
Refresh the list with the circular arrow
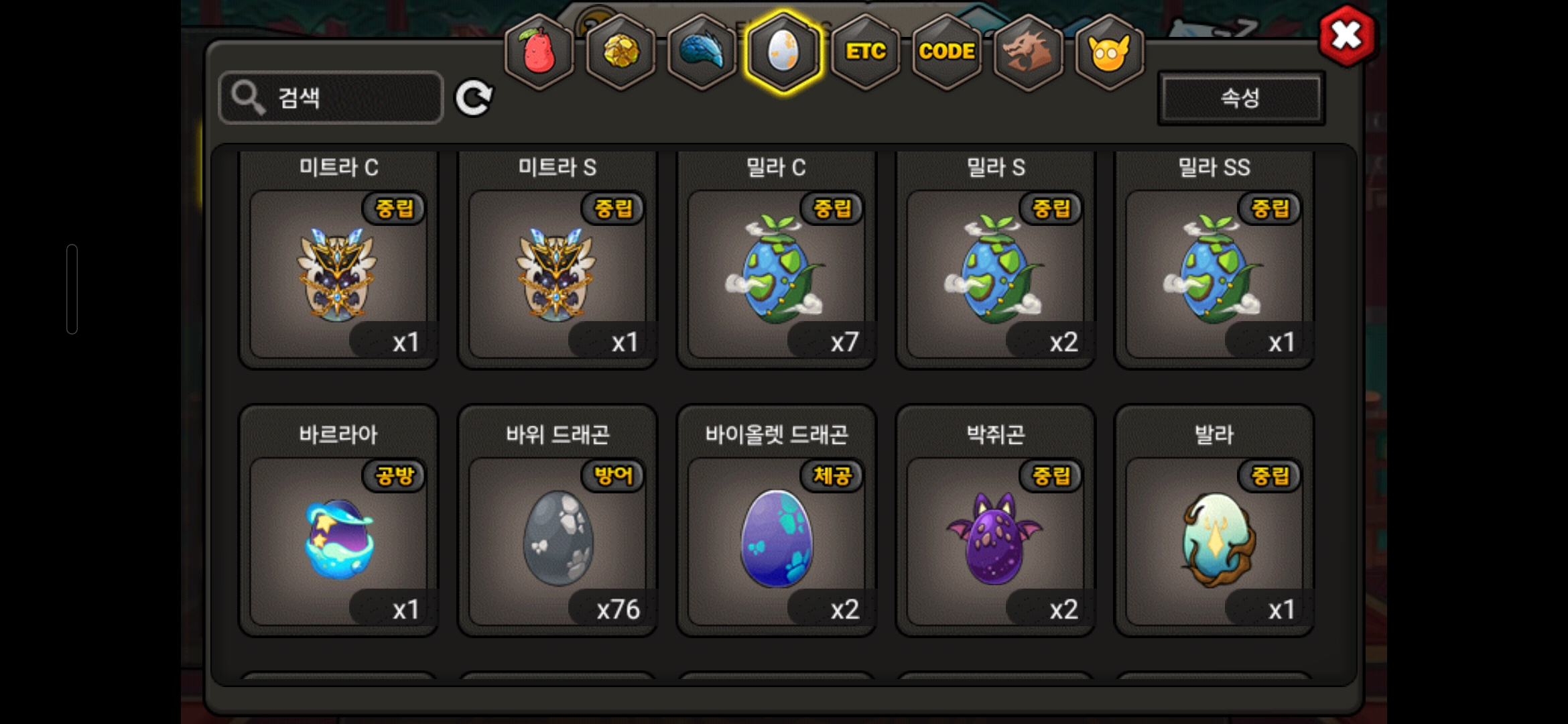[x=474, y=99]
